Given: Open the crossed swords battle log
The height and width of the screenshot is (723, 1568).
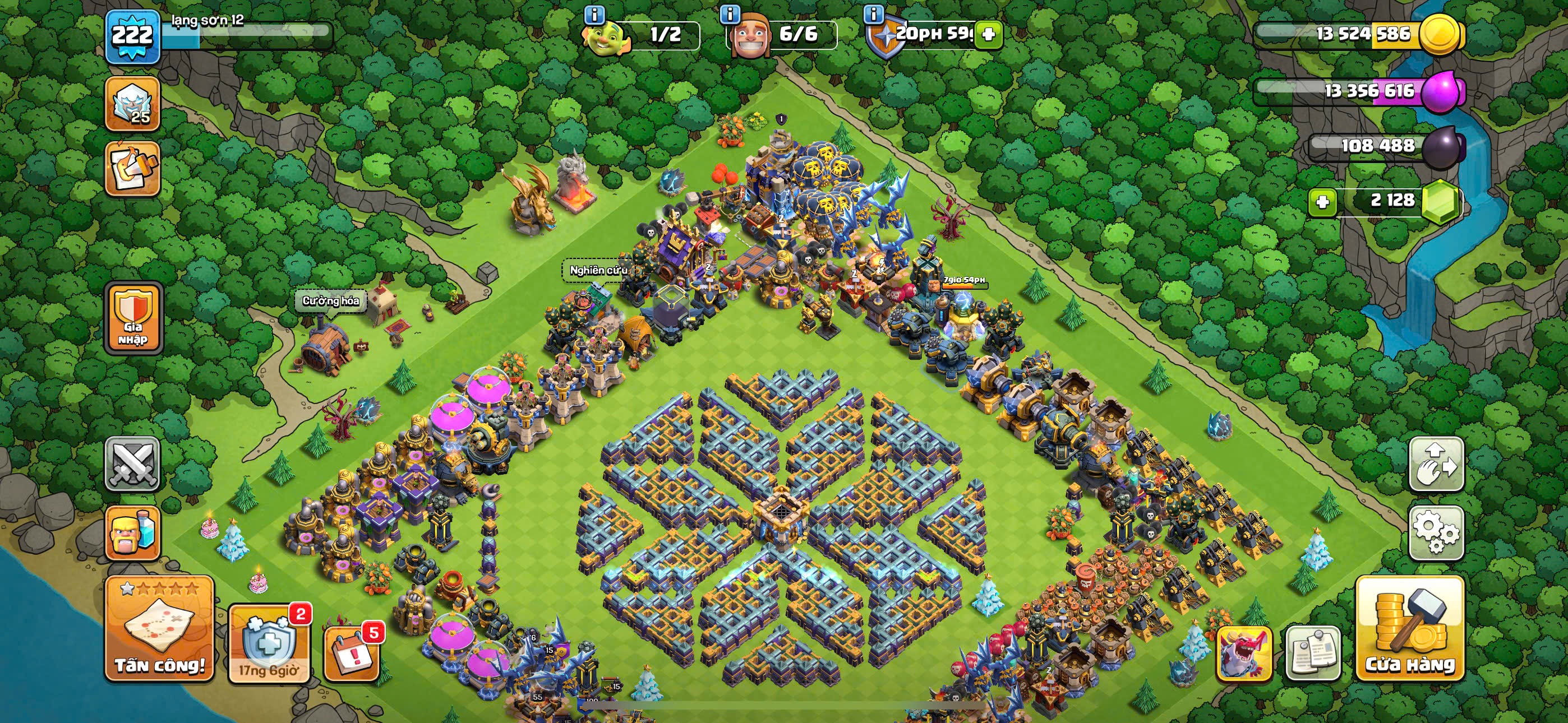Looking at the screenshot, I should point(133,465).
